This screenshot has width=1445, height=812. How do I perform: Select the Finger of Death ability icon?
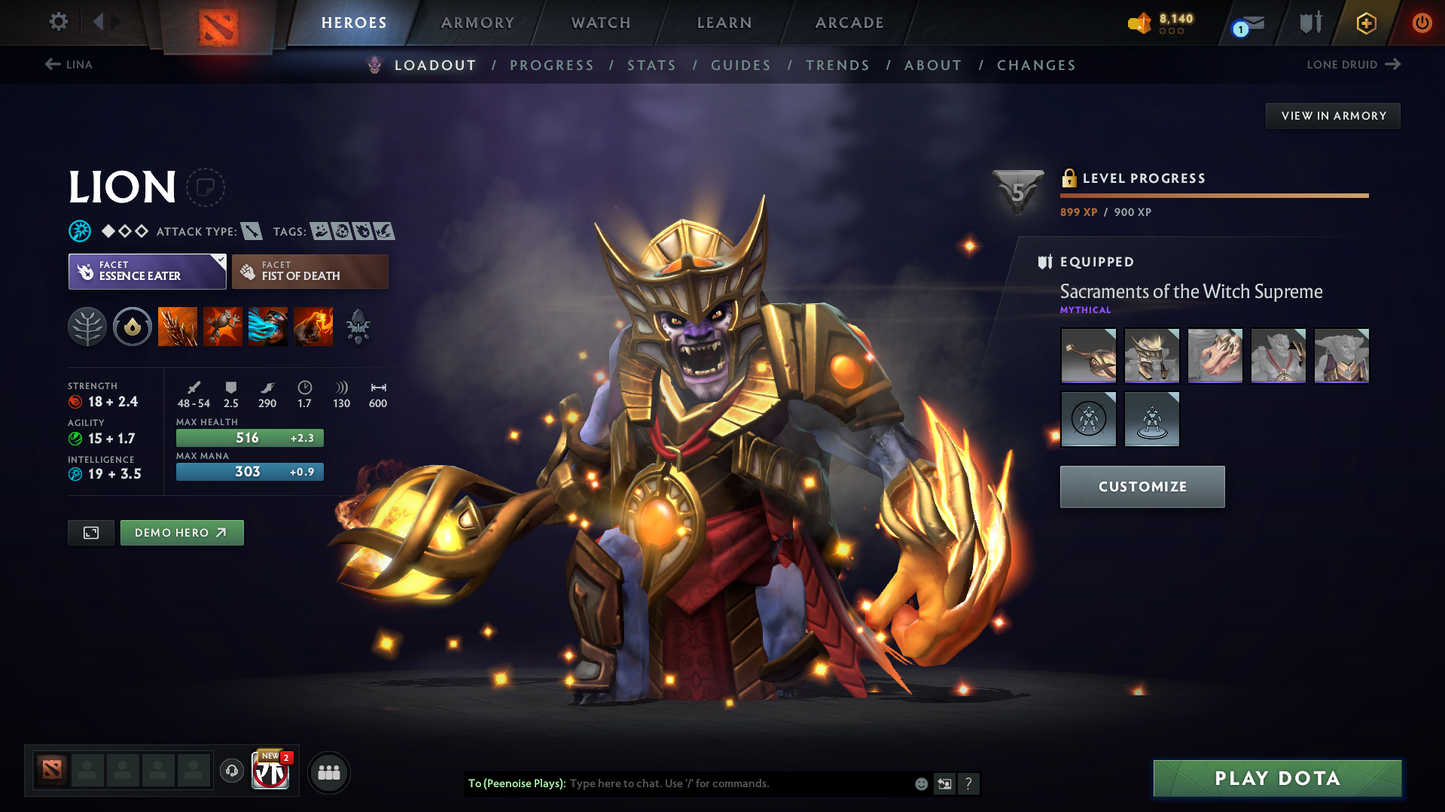coord(313,327)
